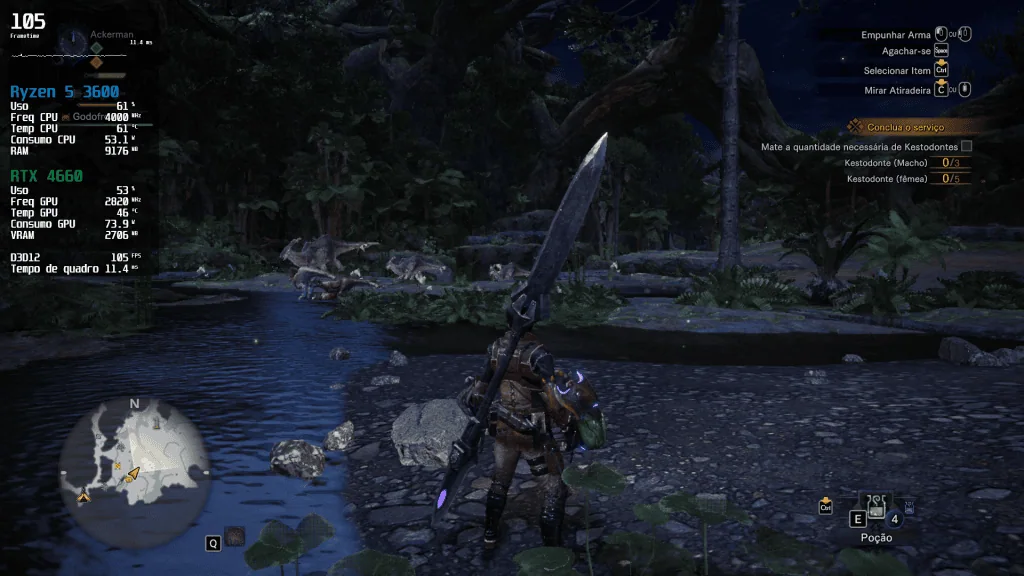Screen dimensions: 1024x576
Task: Open the Conclua o serviço quest tracker
Action: click(x=907, y=127)
